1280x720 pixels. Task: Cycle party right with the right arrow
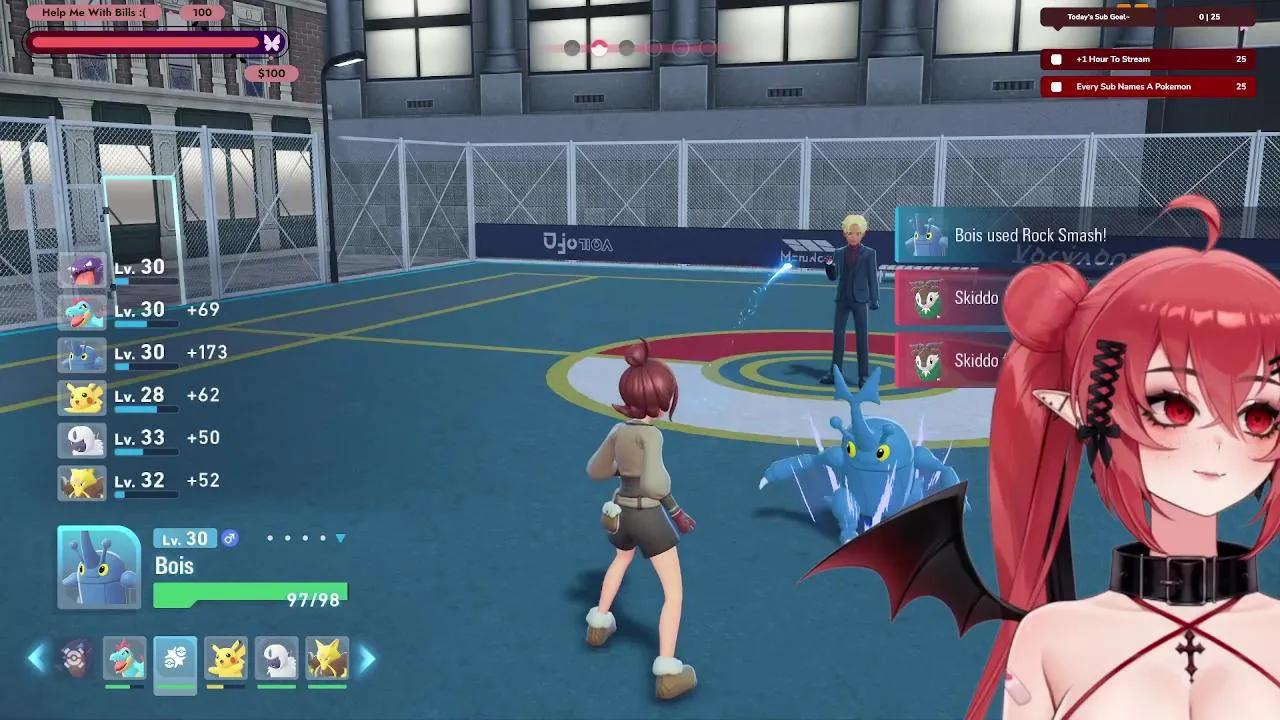click(367, 658)
